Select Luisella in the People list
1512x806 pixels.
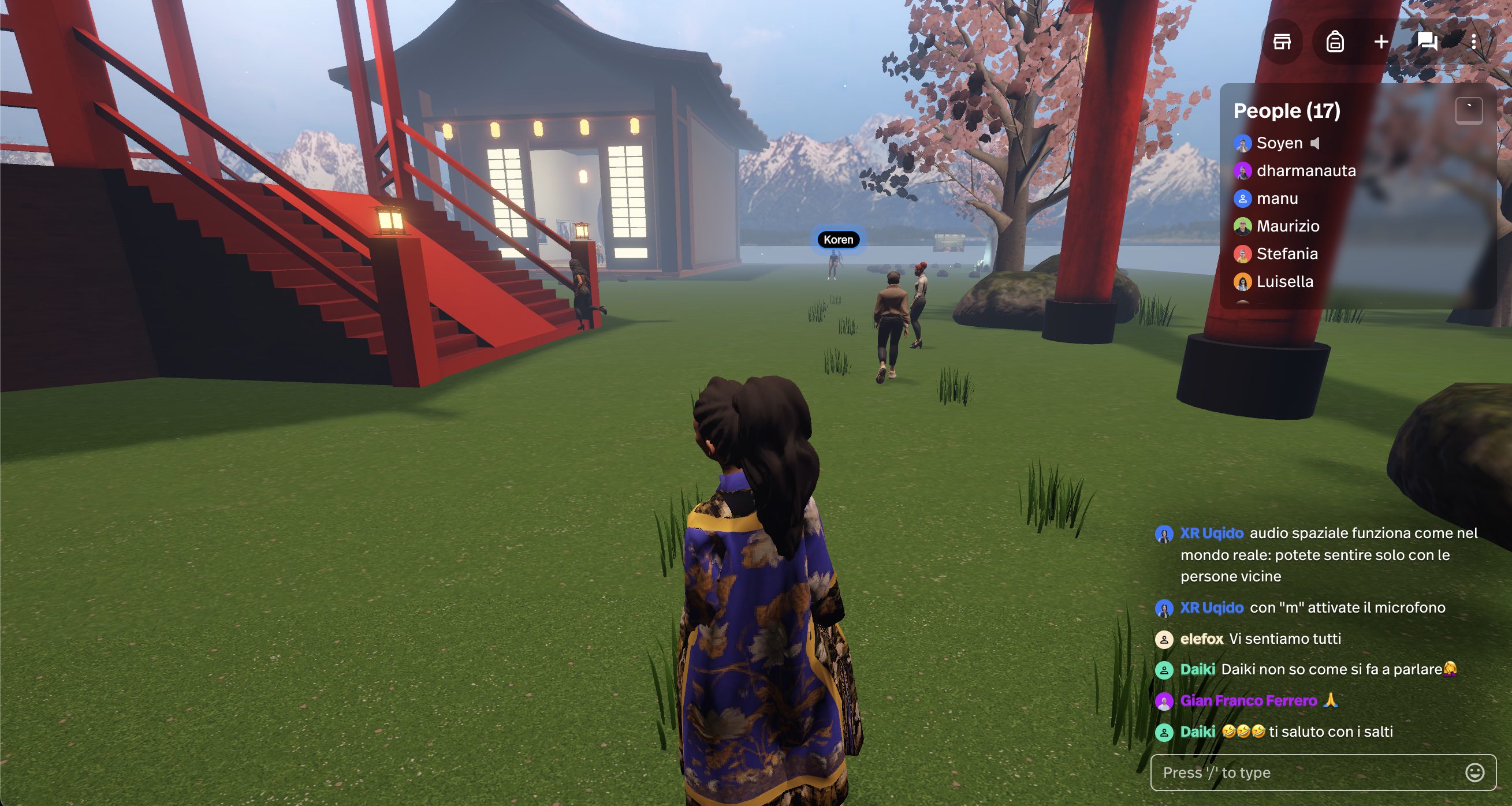coord(1284,282)
